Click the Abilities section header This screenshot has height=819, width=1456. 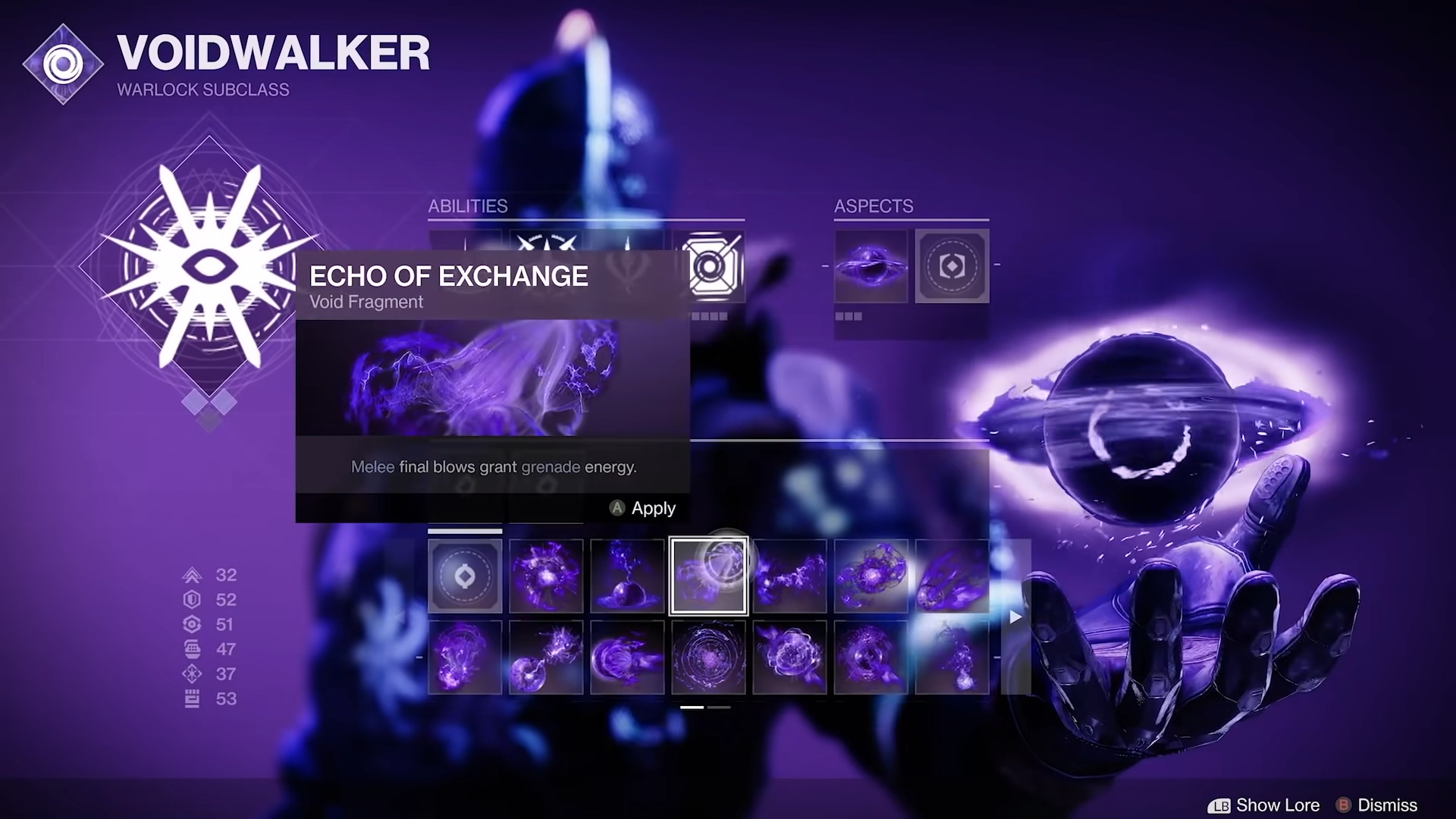pyautogui.click(x=468, y=206)
